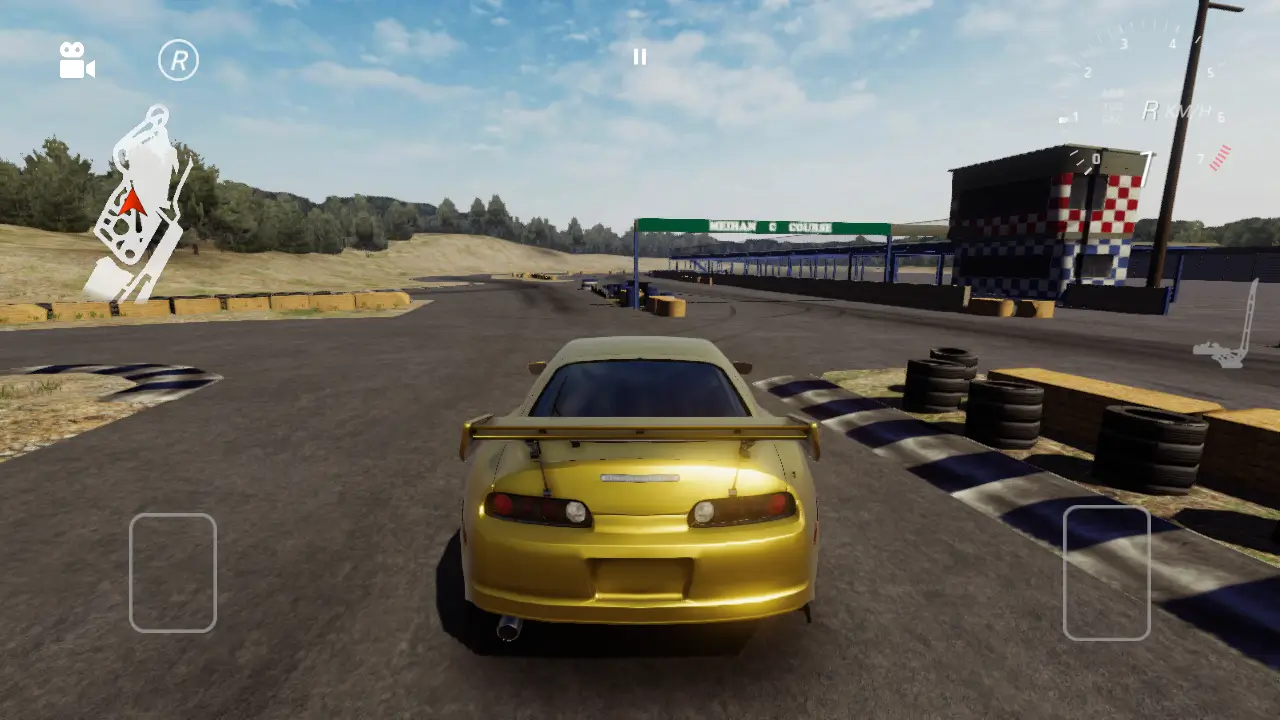Toggle the TCS indicator on the dashboard
The image size is (1280, 720).
pyautogui.click(x=1111, y=106)
